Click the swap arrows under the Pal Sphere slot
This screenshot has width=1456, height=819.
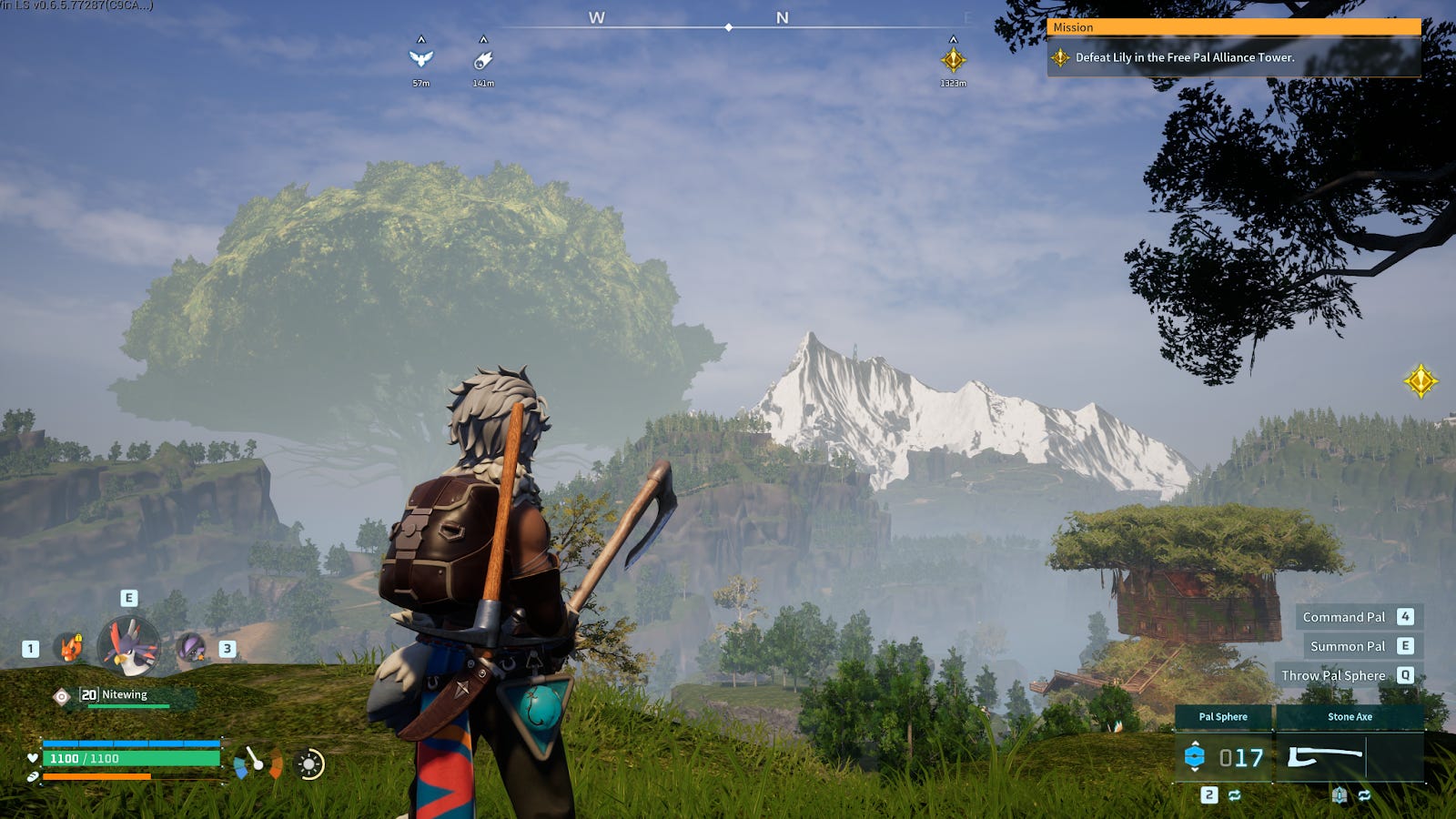click(1235, 795)
